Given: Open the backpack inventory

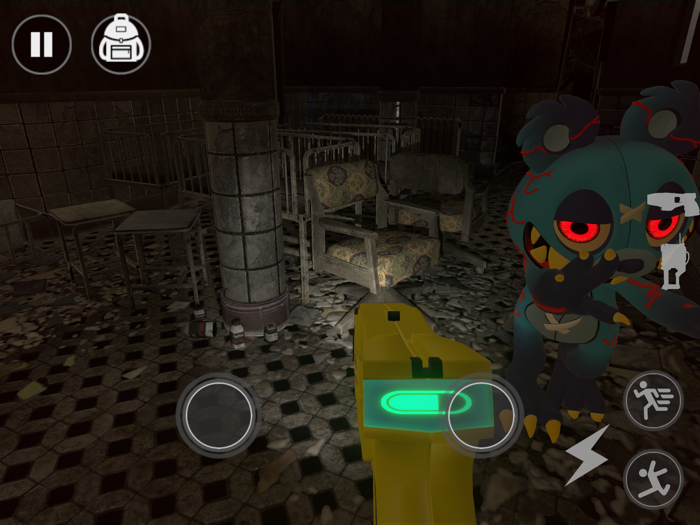Looking at the screenshot, I should [121, 44].
